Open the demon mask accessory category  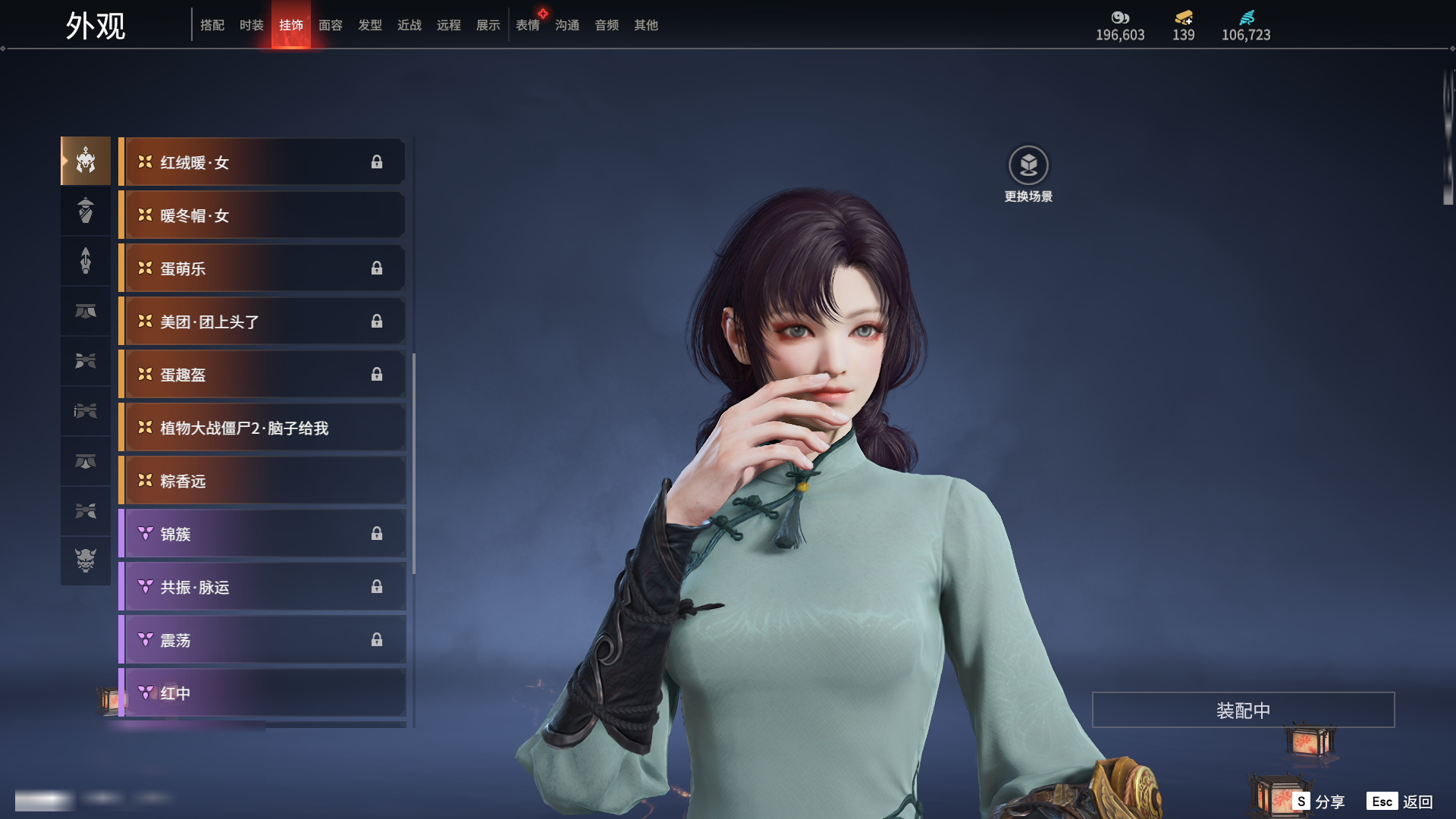pos(86,560)
